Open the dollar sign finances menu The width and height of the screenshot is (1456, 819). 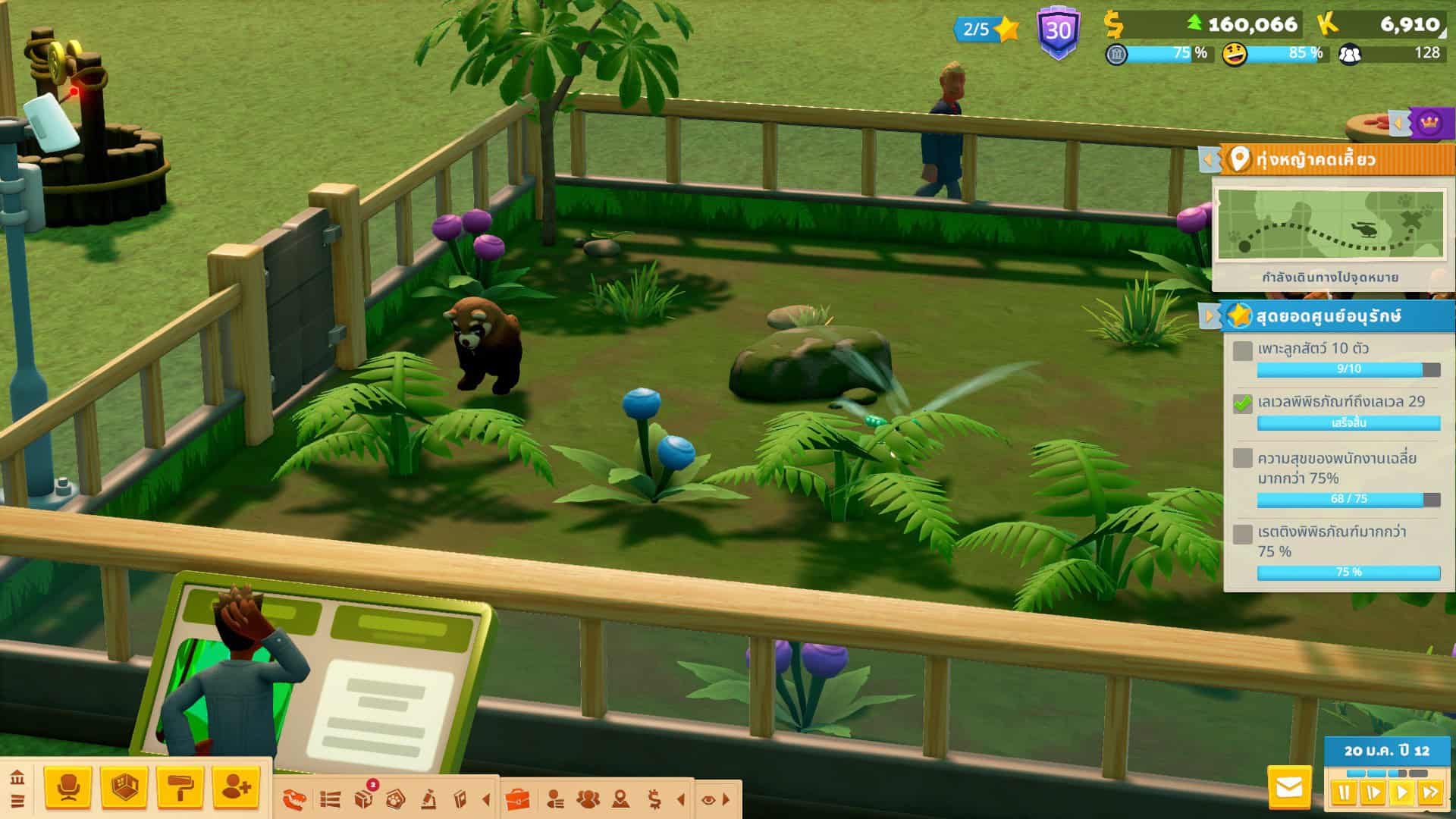pos(654,799)
